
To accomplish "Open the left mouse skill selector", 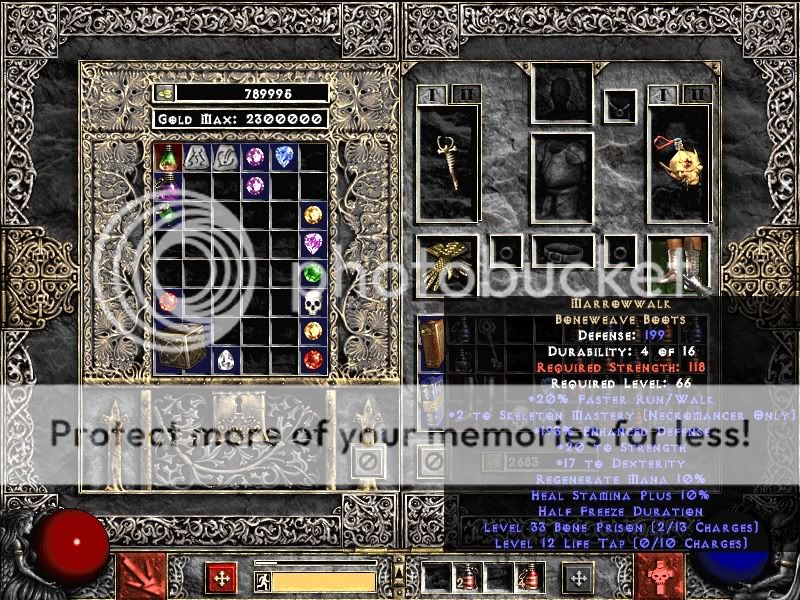I will pyautogui.click(x=140, y=577).
